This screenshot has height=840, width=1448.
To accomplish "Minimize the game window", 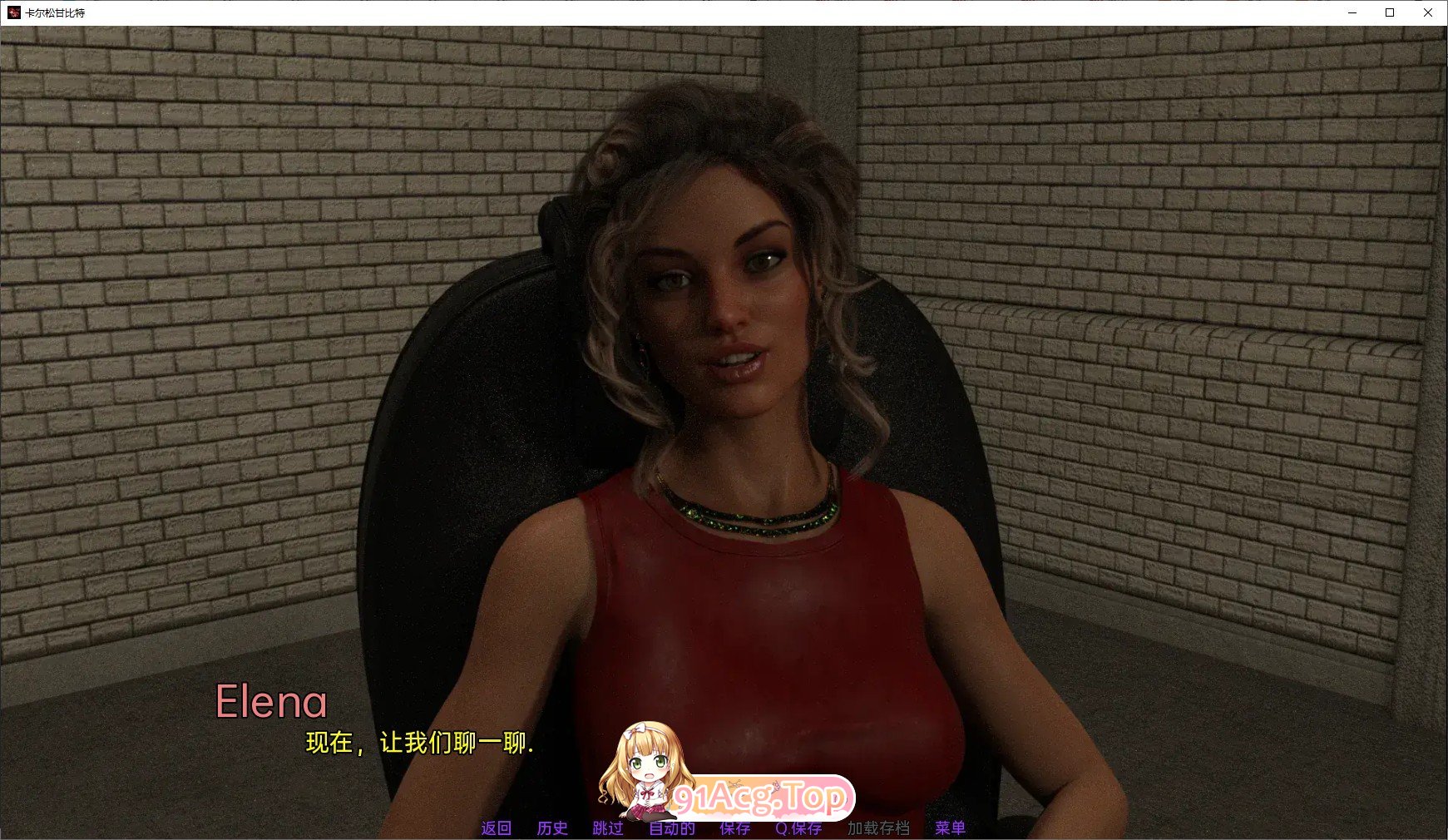I will pos(1352,13).
